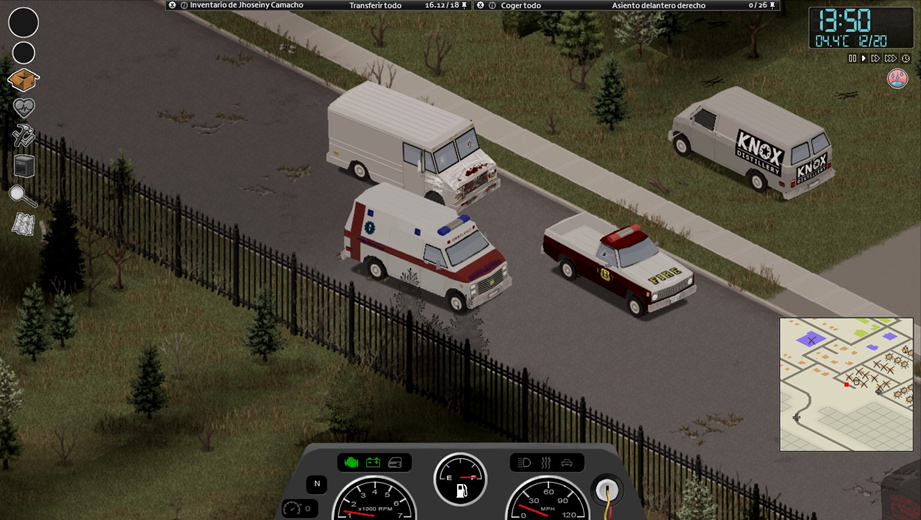This screenshot has width=921, height=520.
Task: Click the wait clock speed button
Action: coord(904,59)
